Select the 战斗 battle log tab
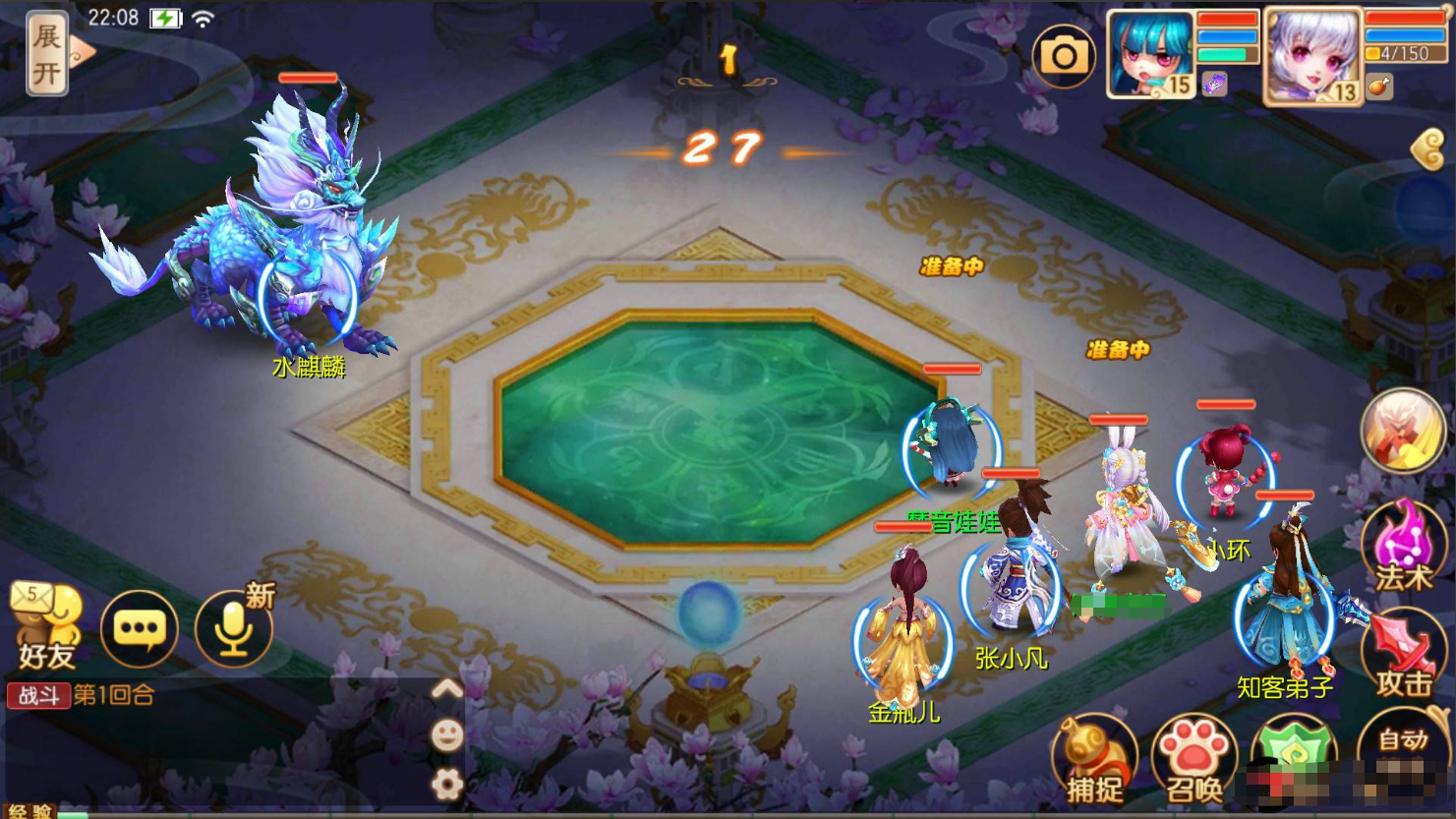1456x819 pixels. pyautogui.click(x=39, y=696)
